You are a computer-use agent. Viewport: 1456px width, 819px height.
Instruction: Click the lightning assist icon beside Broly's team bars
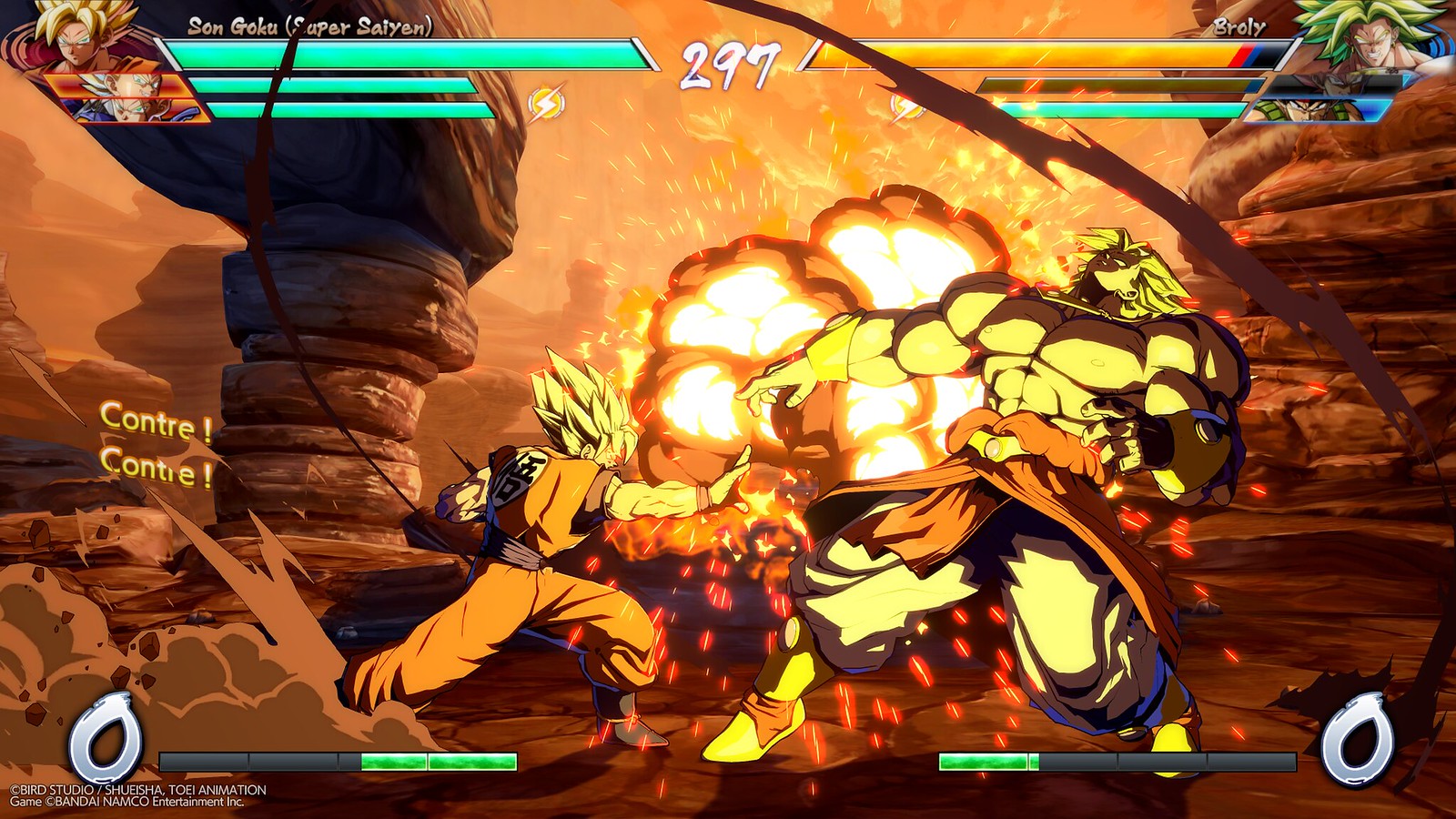[x=906, y=106]
